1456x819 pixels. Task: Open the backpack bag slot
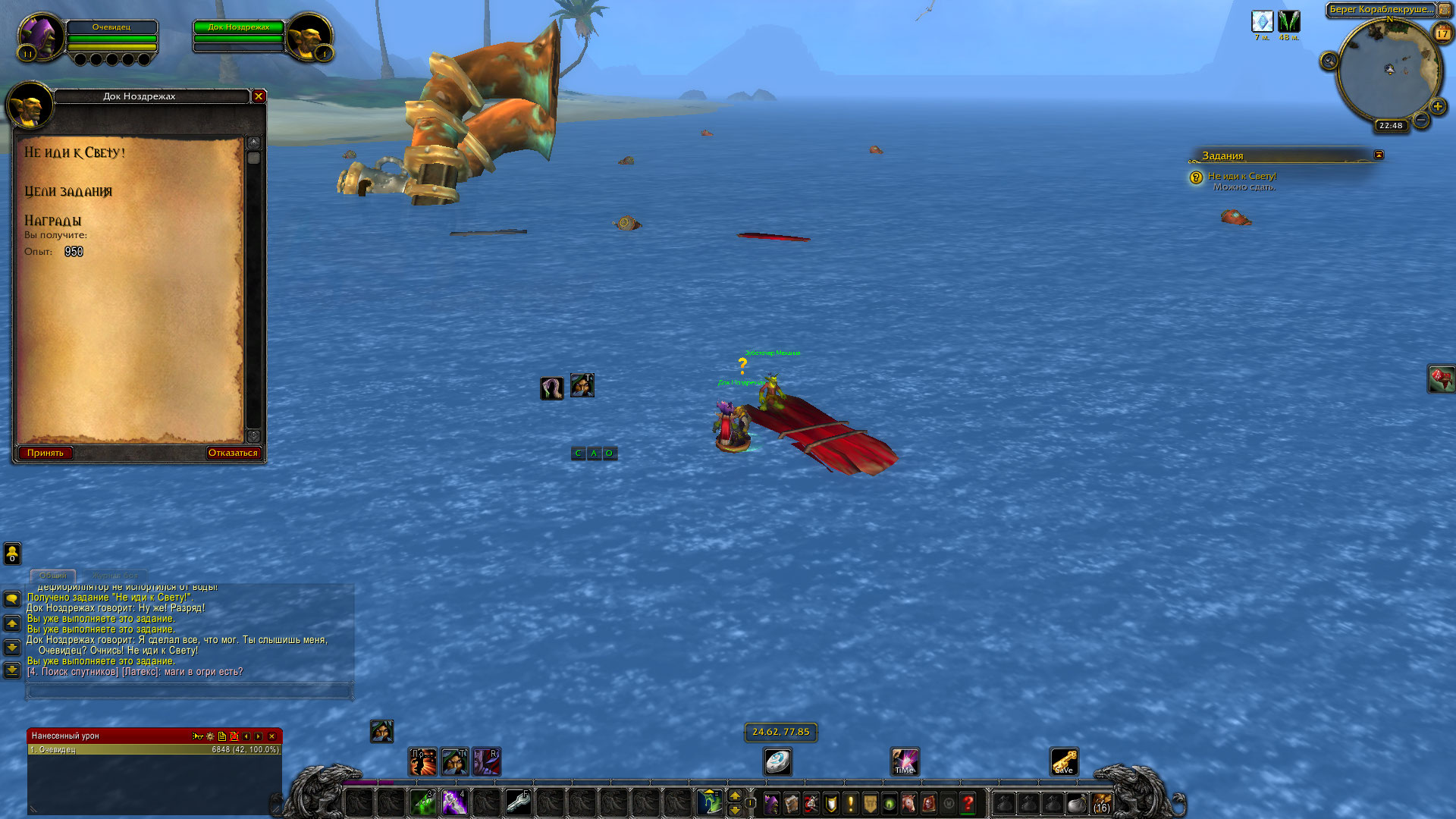[x=1101, y=803]
